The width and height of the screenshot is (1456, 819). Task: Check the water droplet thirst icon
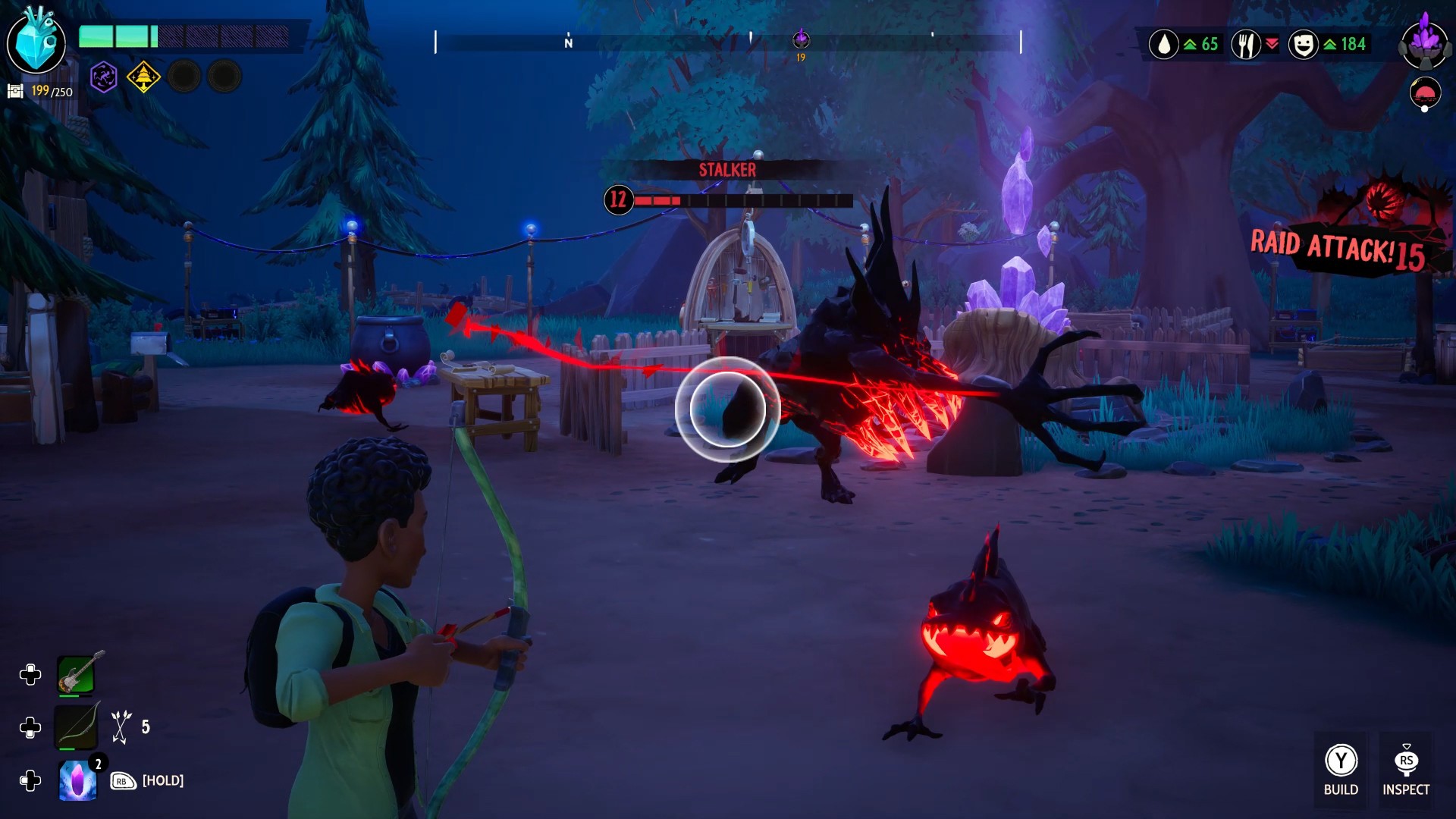(x=1163, y=45)
